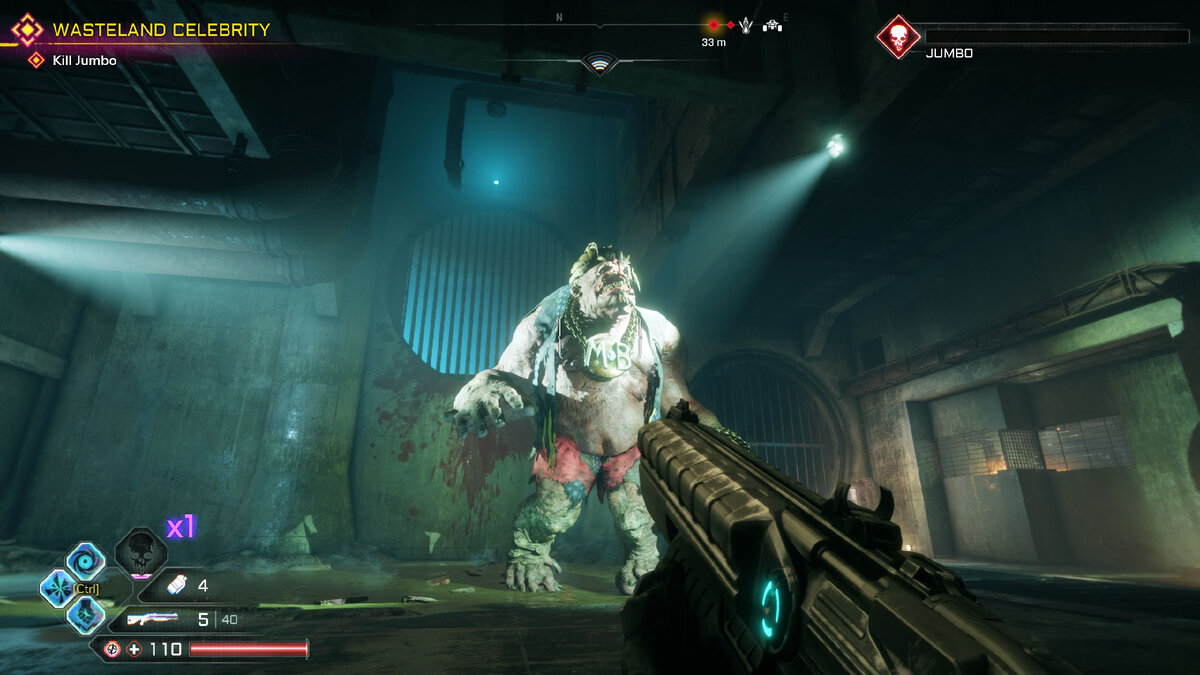
Task: Select the Wasteland Celebrity quest tracker
Action: tap(160, 30)
